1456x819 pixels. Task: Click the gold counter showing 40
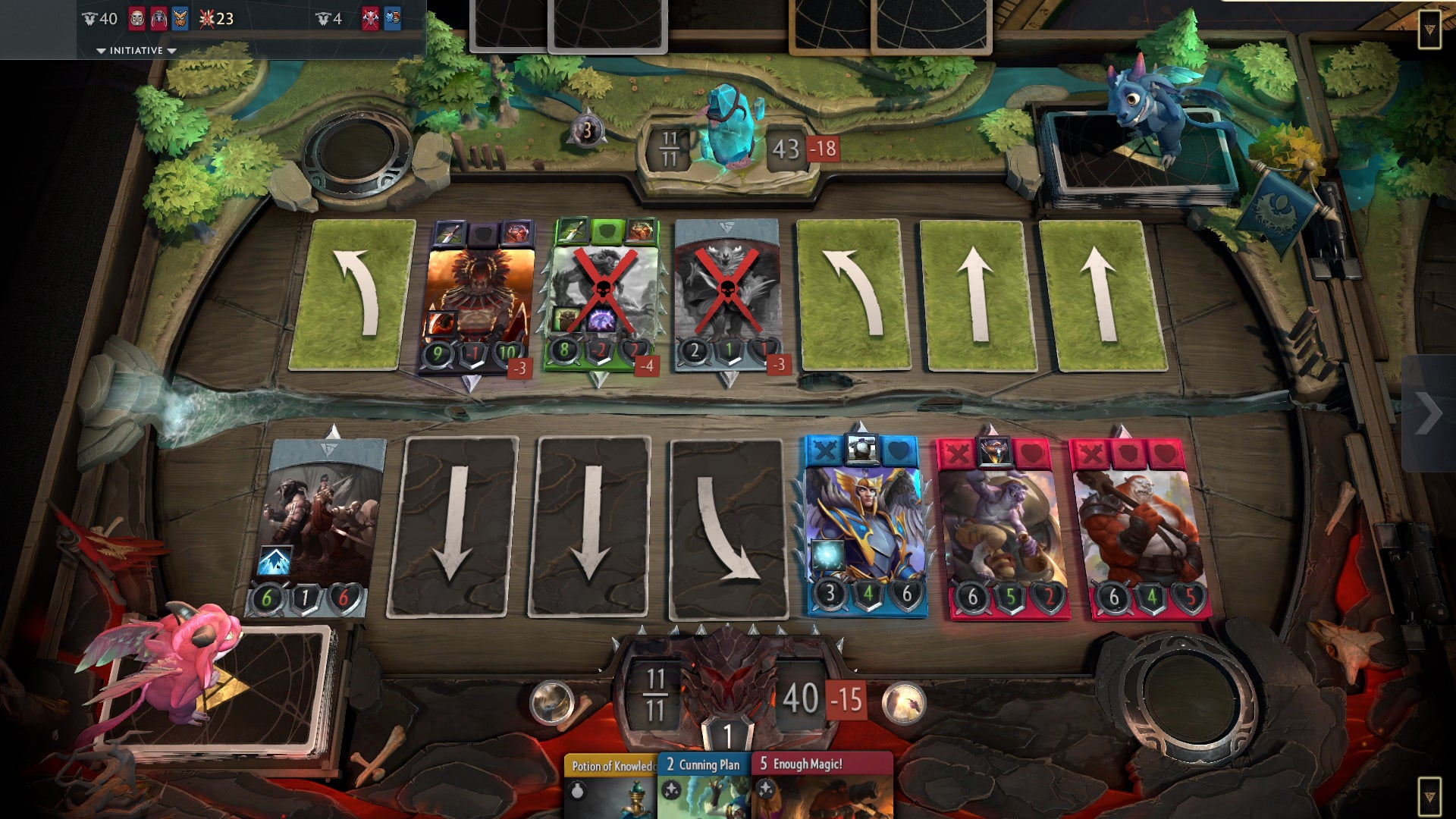106,17
